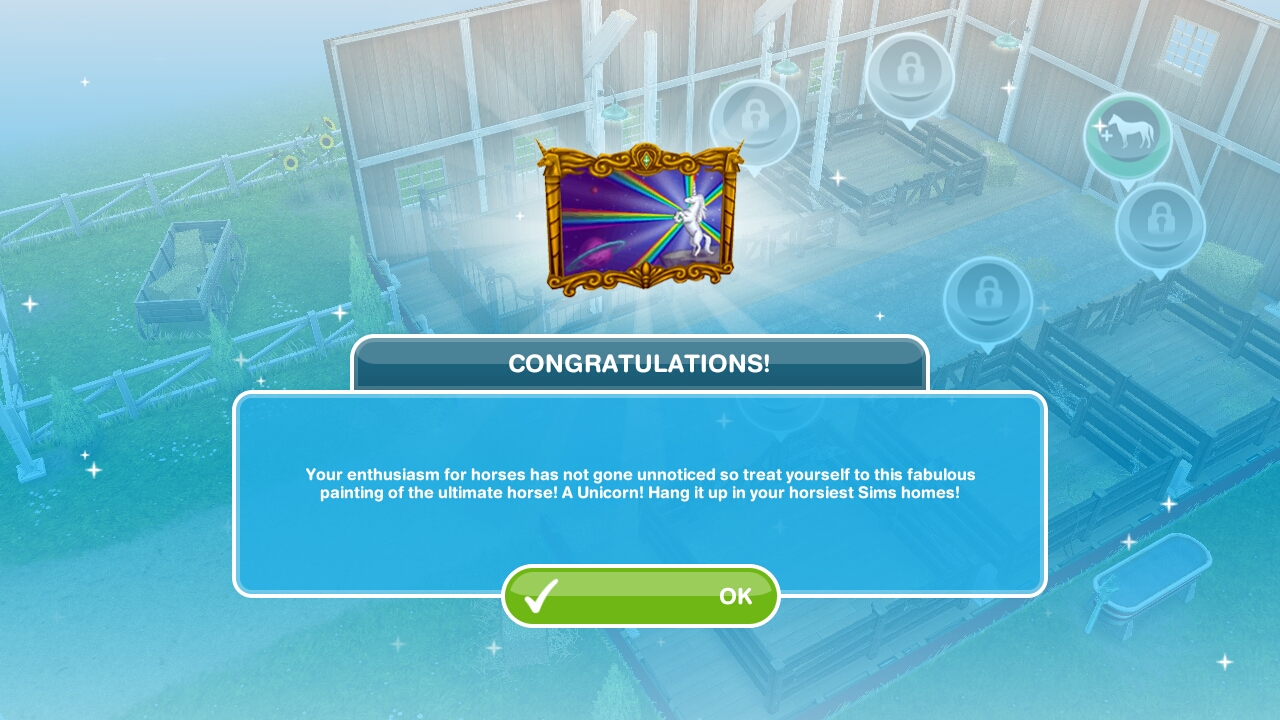Image resolution: width=1280 pixels, height=720 pixels.
Task: Click the CONGRATULATIONS! title bar
Action: (x=640, y=363)
